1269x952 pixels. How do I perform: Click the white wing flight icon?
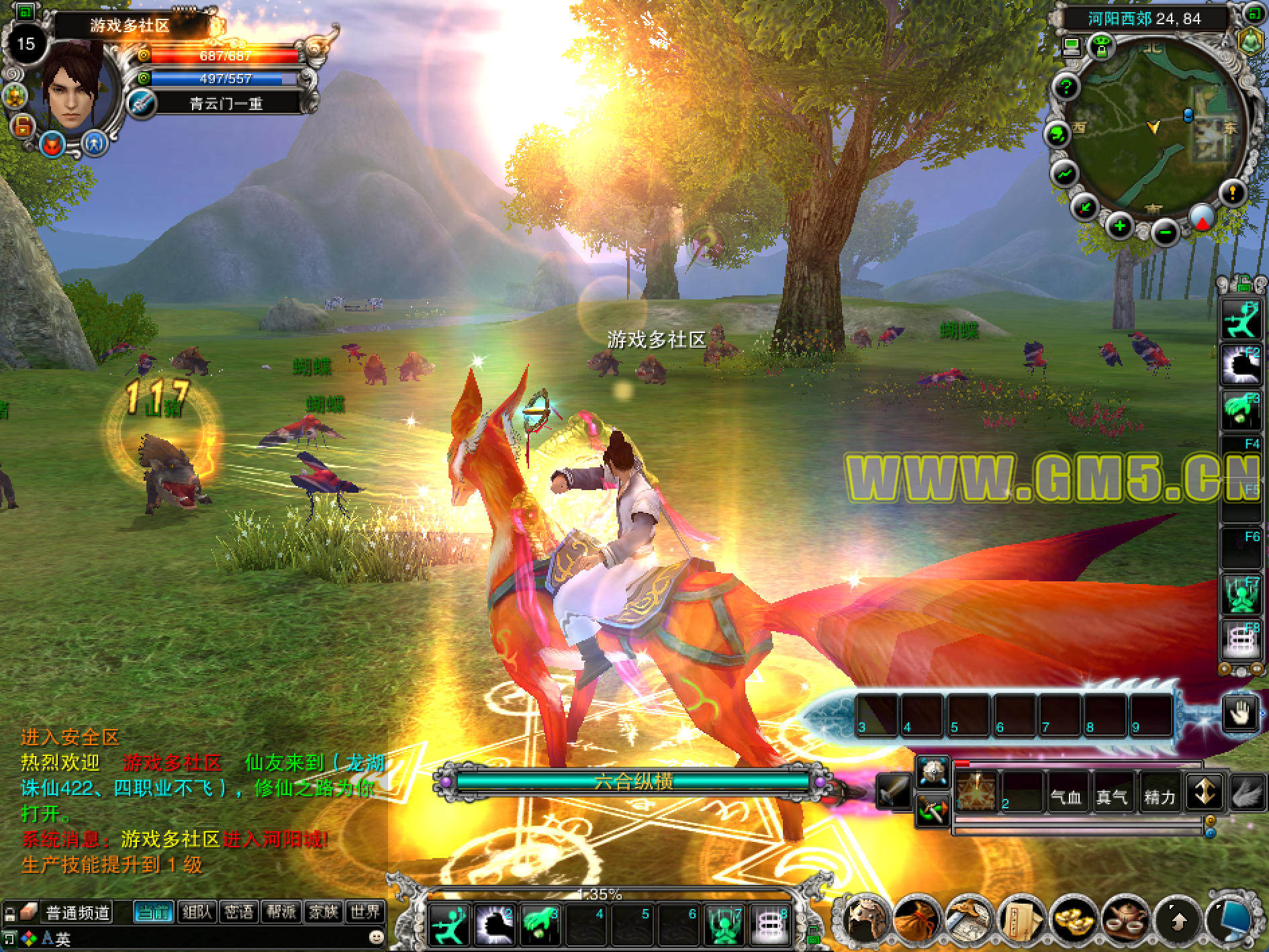pyautogui.click(x=1248, y=792)
